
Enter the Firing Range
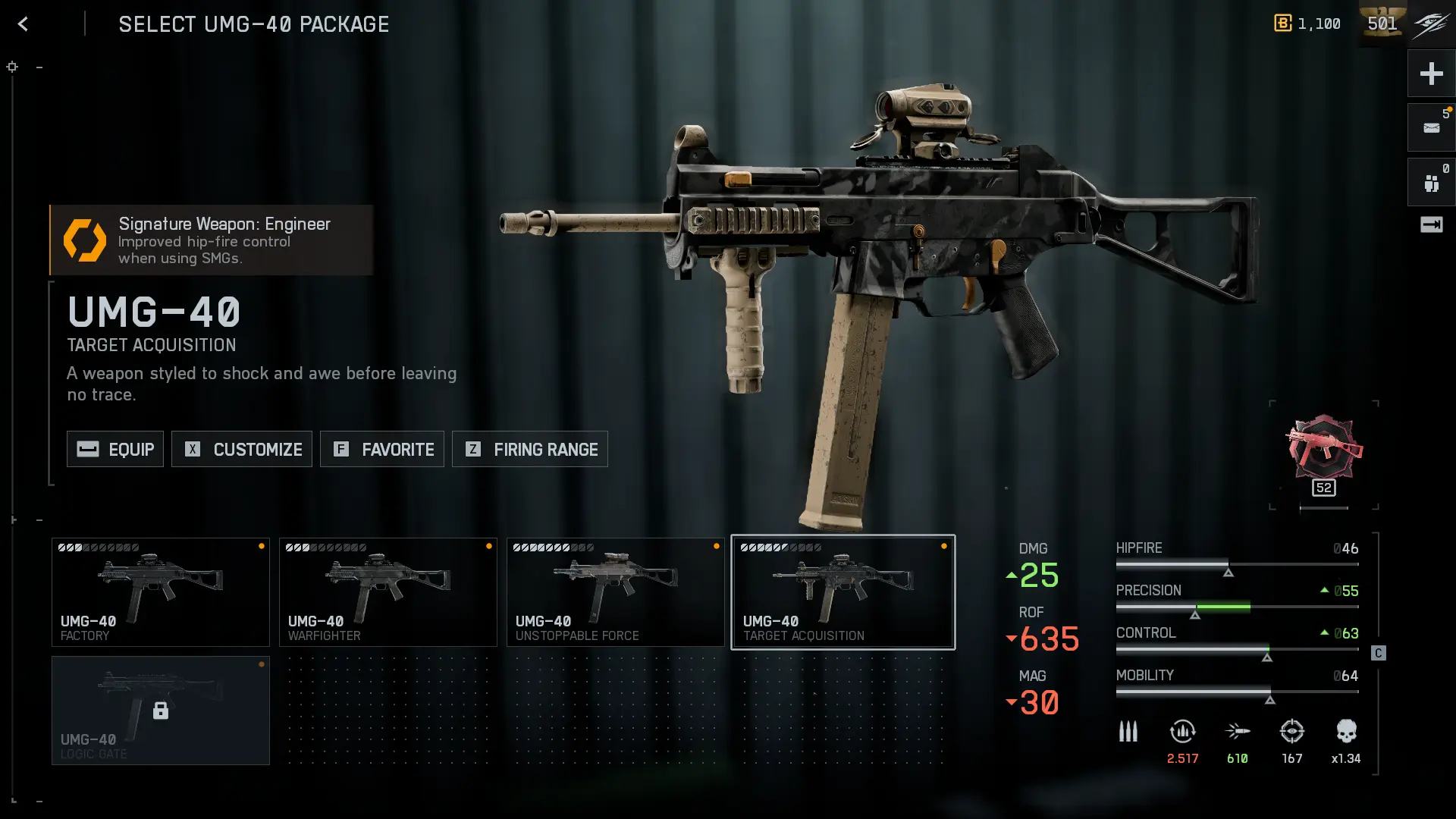click(x=530, y=449)
